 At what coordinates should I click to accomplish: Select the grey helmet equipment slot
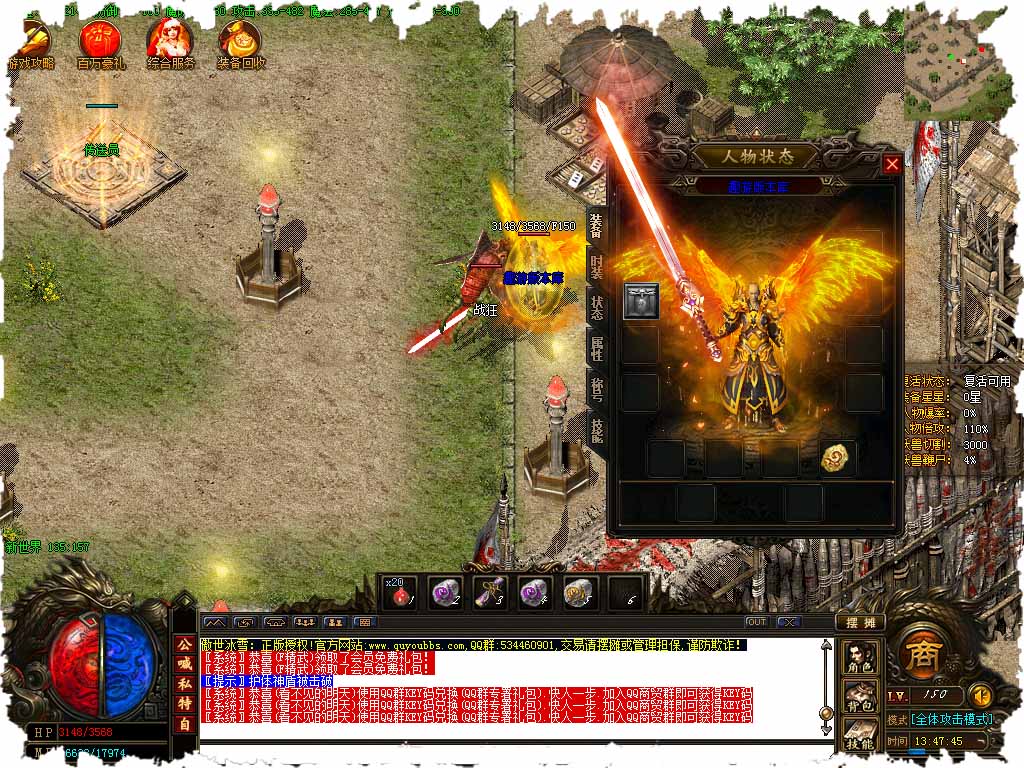pos(641,301)
